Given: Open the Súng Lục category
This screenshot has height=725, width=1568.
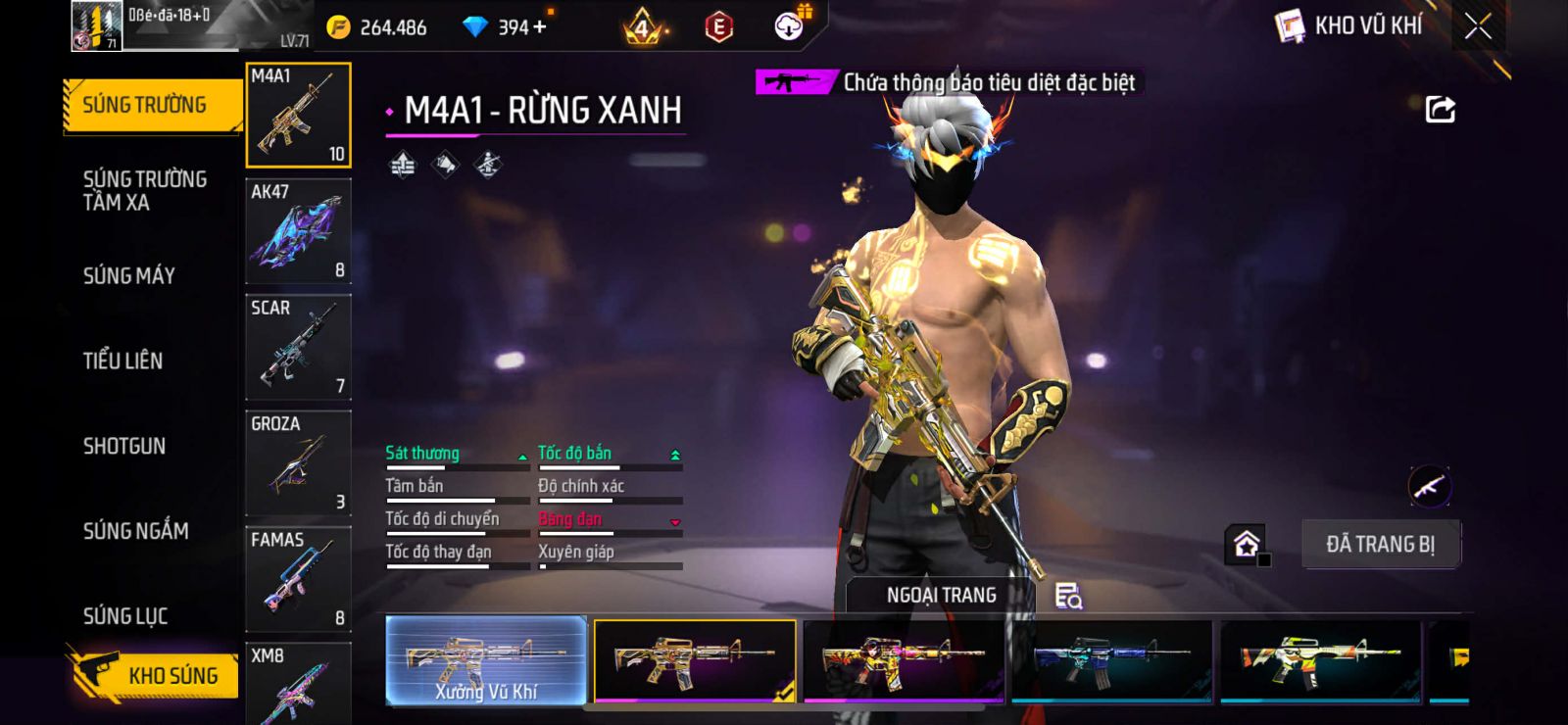Looking at the screenshot, I should coord(125,616).
